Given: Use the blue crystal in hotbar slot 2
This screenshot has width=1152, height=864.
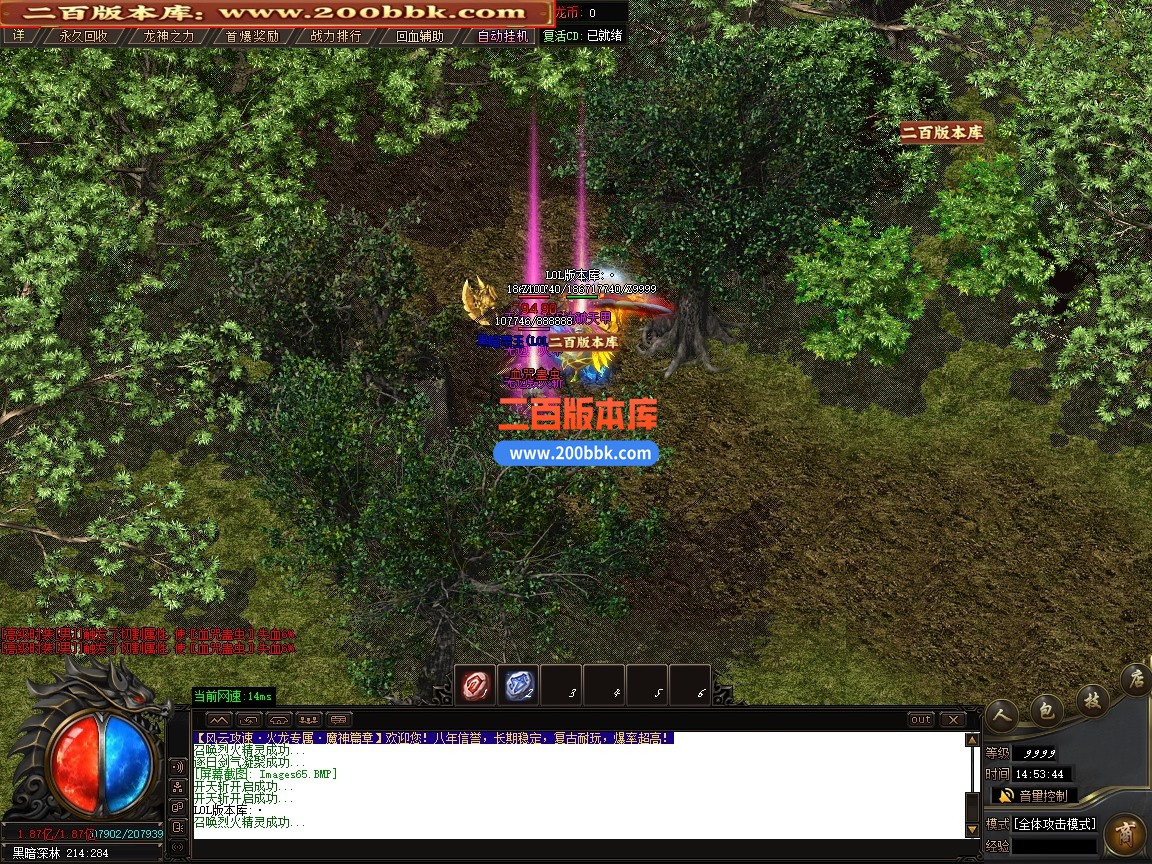Looking at the screenshot, I should (517, 686).
